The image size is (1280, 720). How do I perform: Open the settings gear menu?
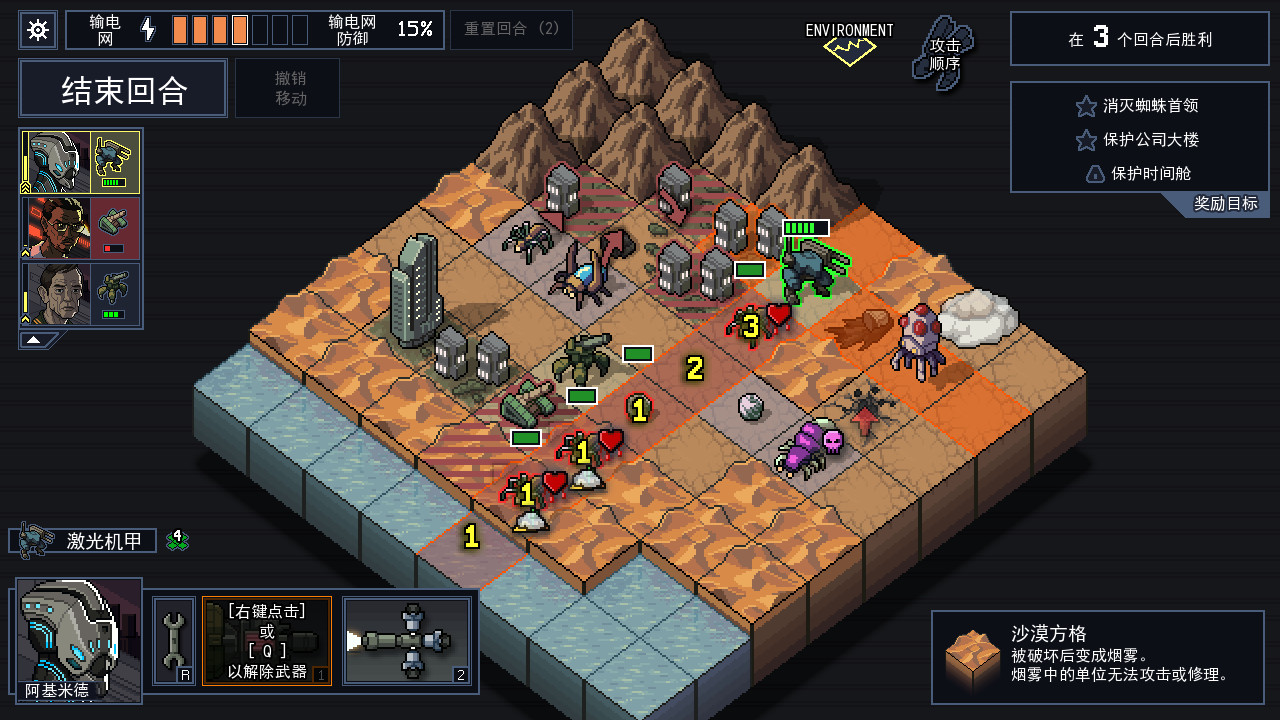(38, 29)
